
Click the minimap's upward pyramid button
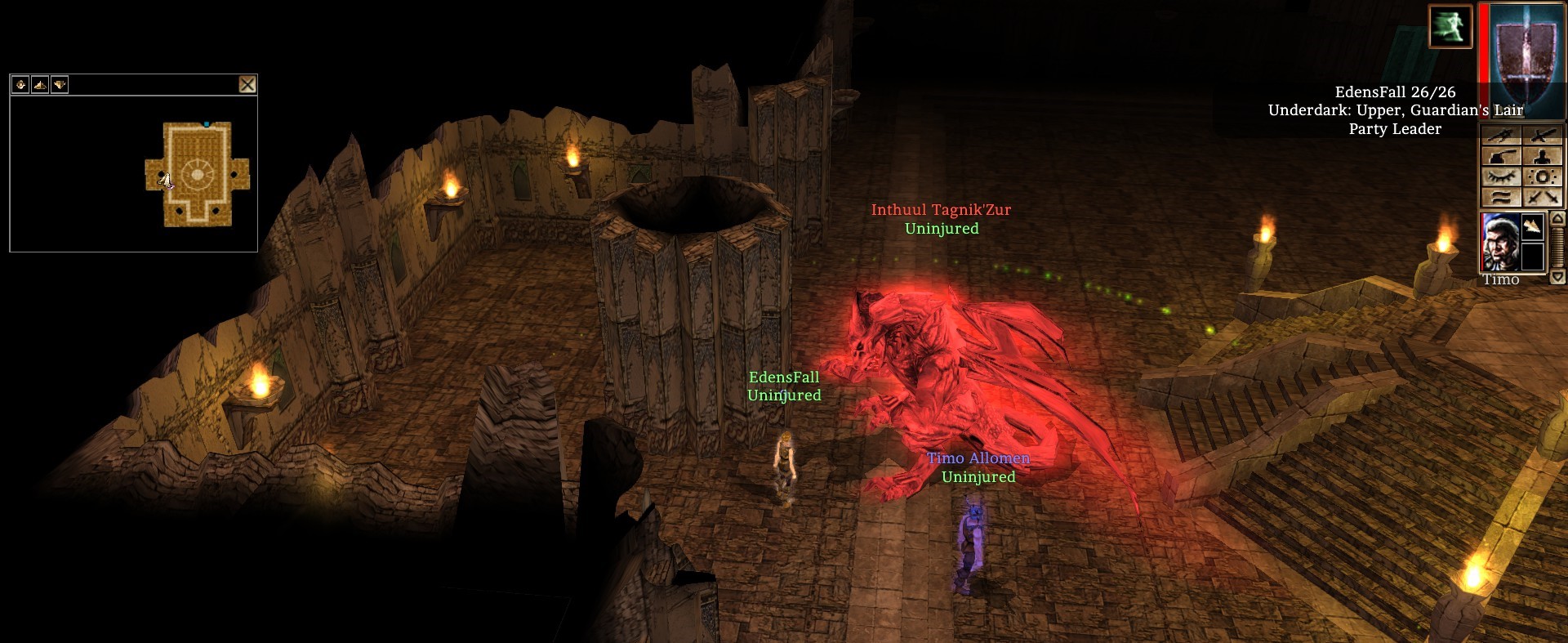(x=40, y=84)
